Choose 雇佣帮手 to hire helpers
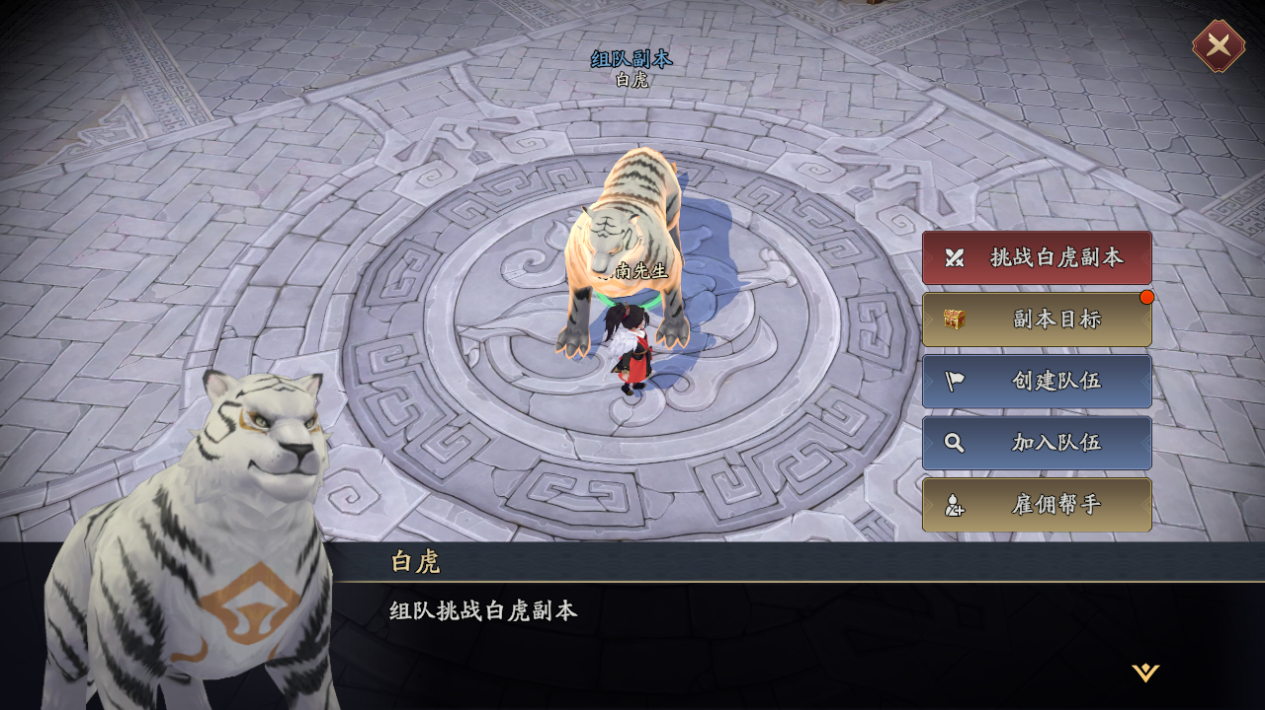Viewport: 1265px width, 710px height. (1037, 505)
